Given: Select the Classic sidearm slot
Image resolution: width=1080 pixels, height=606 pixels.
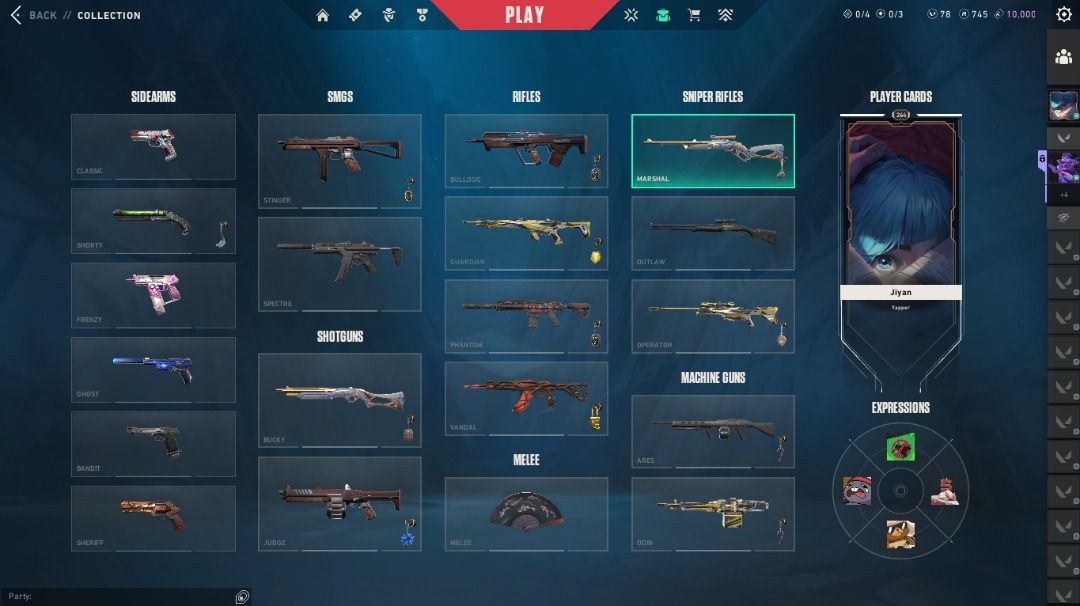Looking at the screenshot, I should pos(153,146).
